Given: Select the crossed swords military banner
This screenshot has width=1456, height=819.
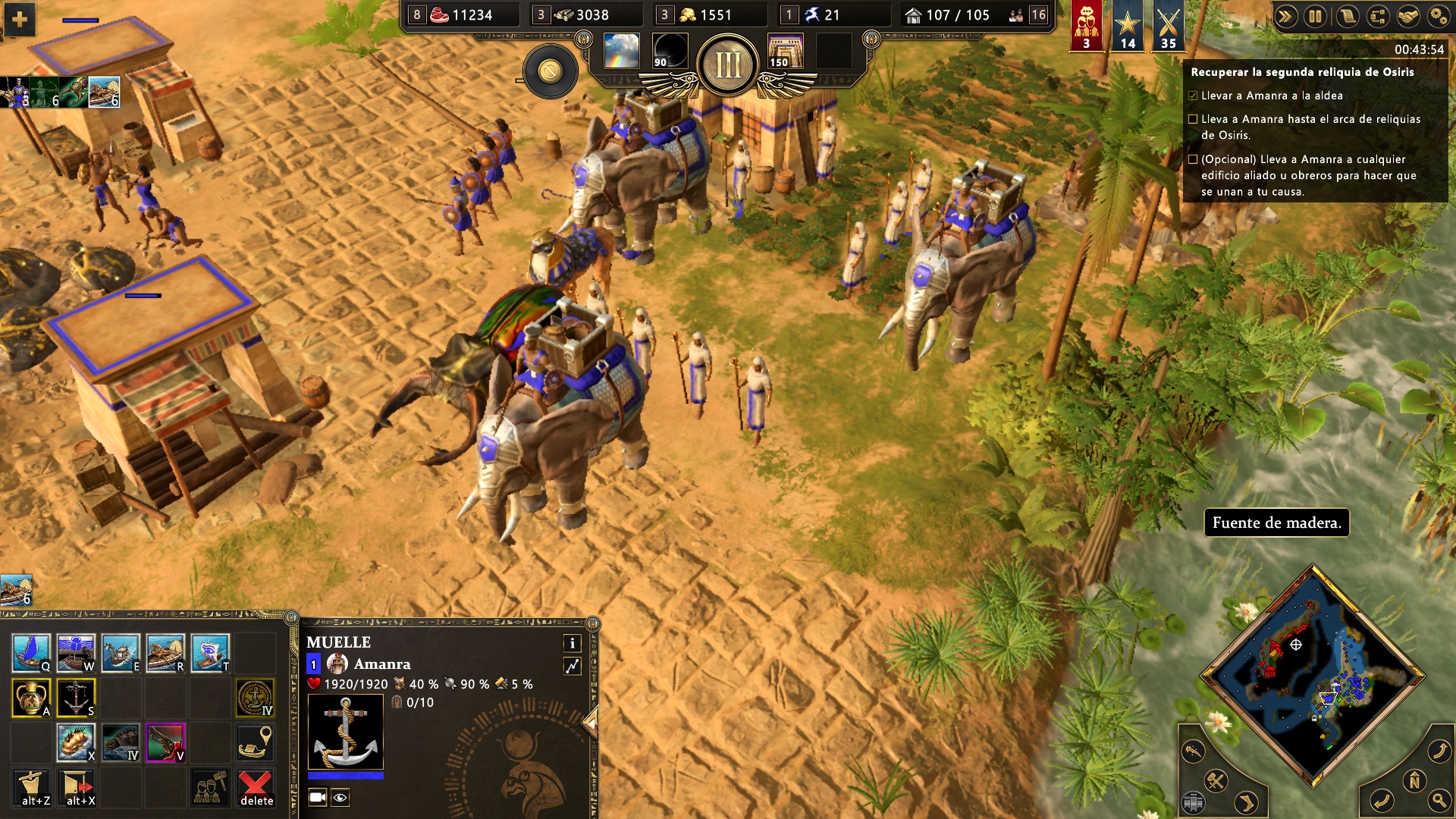Looking at the screenshot, I should (1168, 27).
